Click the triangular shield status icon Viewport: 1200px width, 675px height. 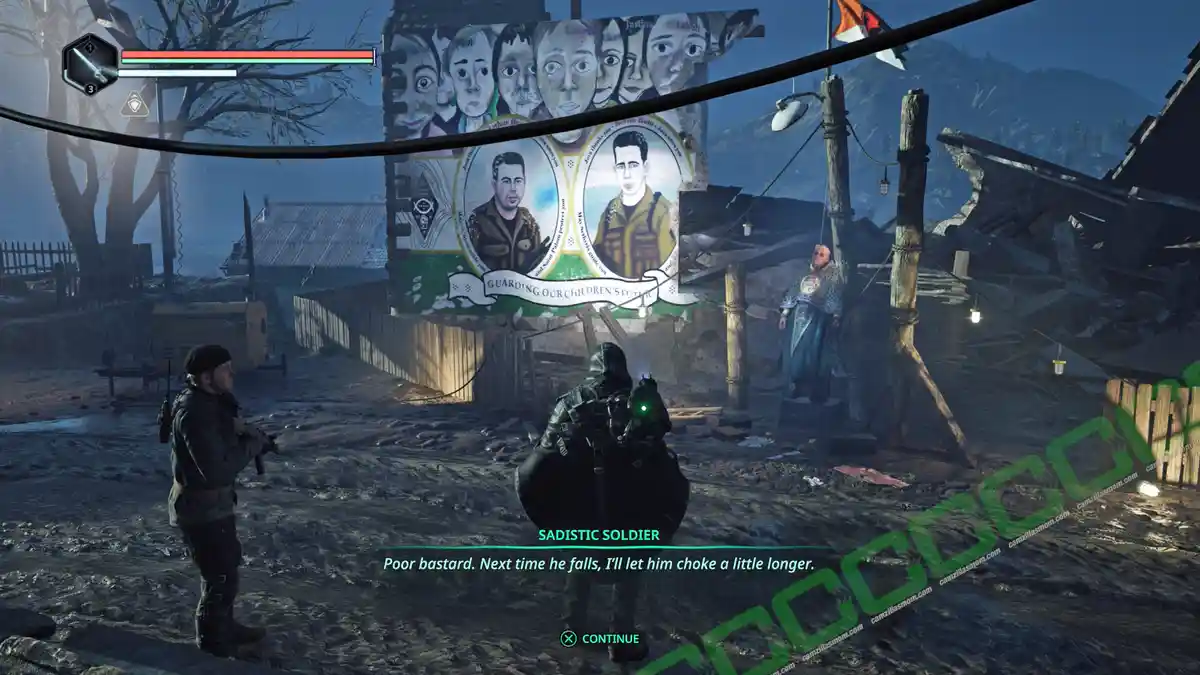coord(134,103)
